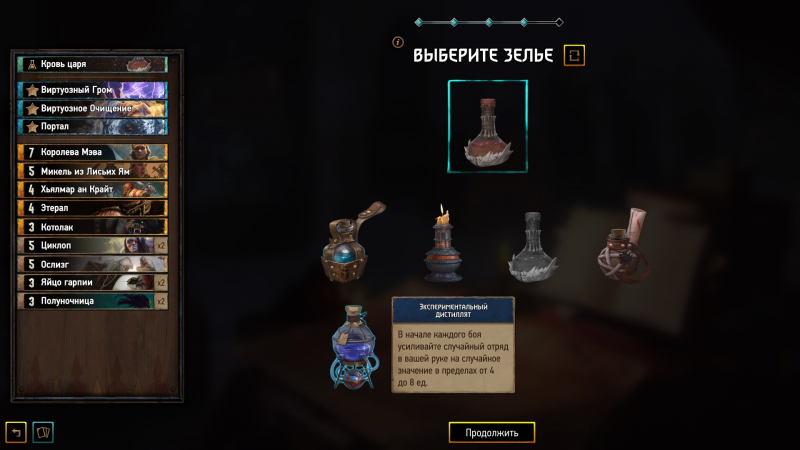Screen dimensions: 800x450
Task: Select the Яйцо гарпии card row
Action: [92, 282]
